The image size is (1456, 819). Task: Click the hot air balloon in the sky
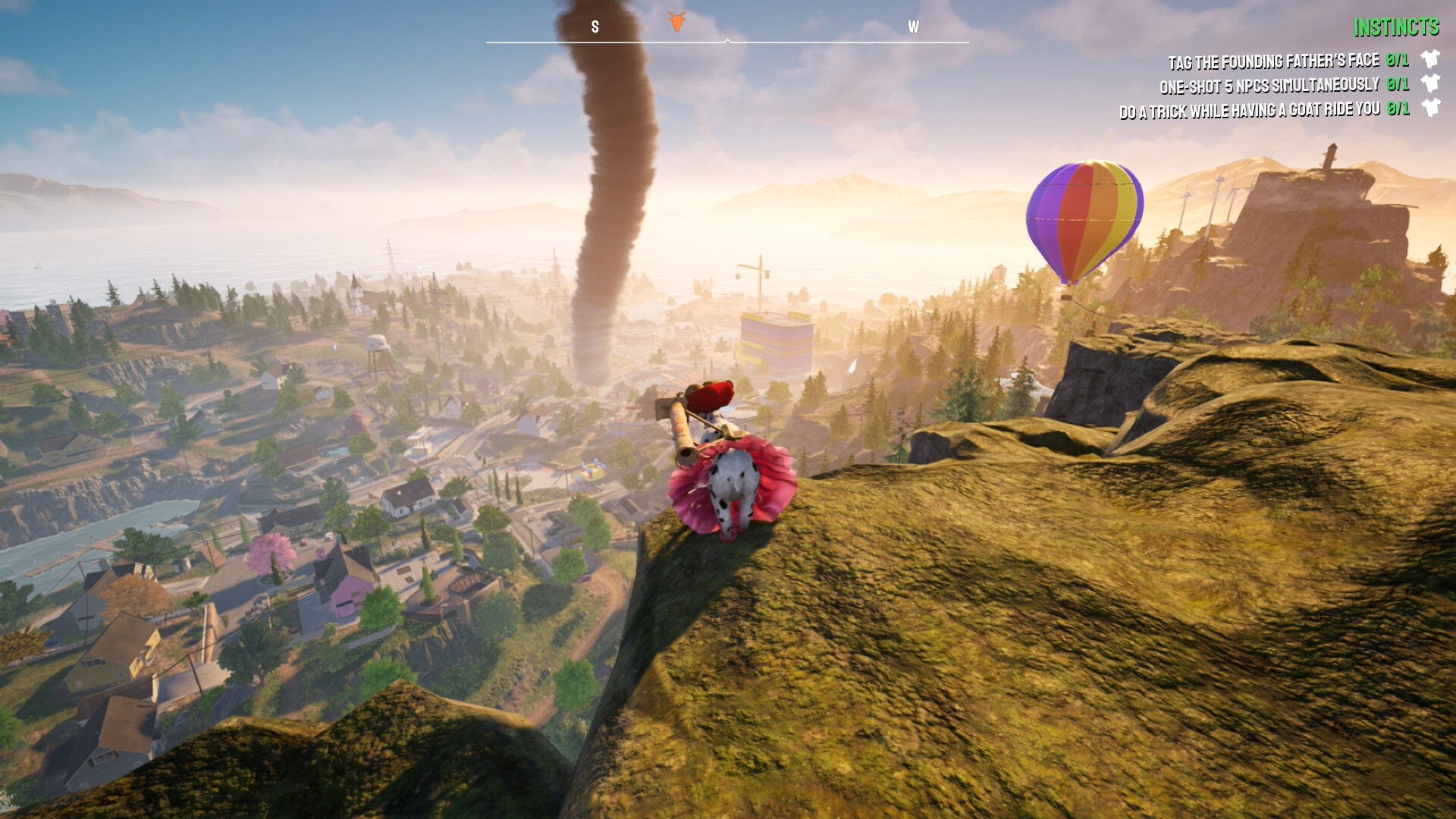1083,220
